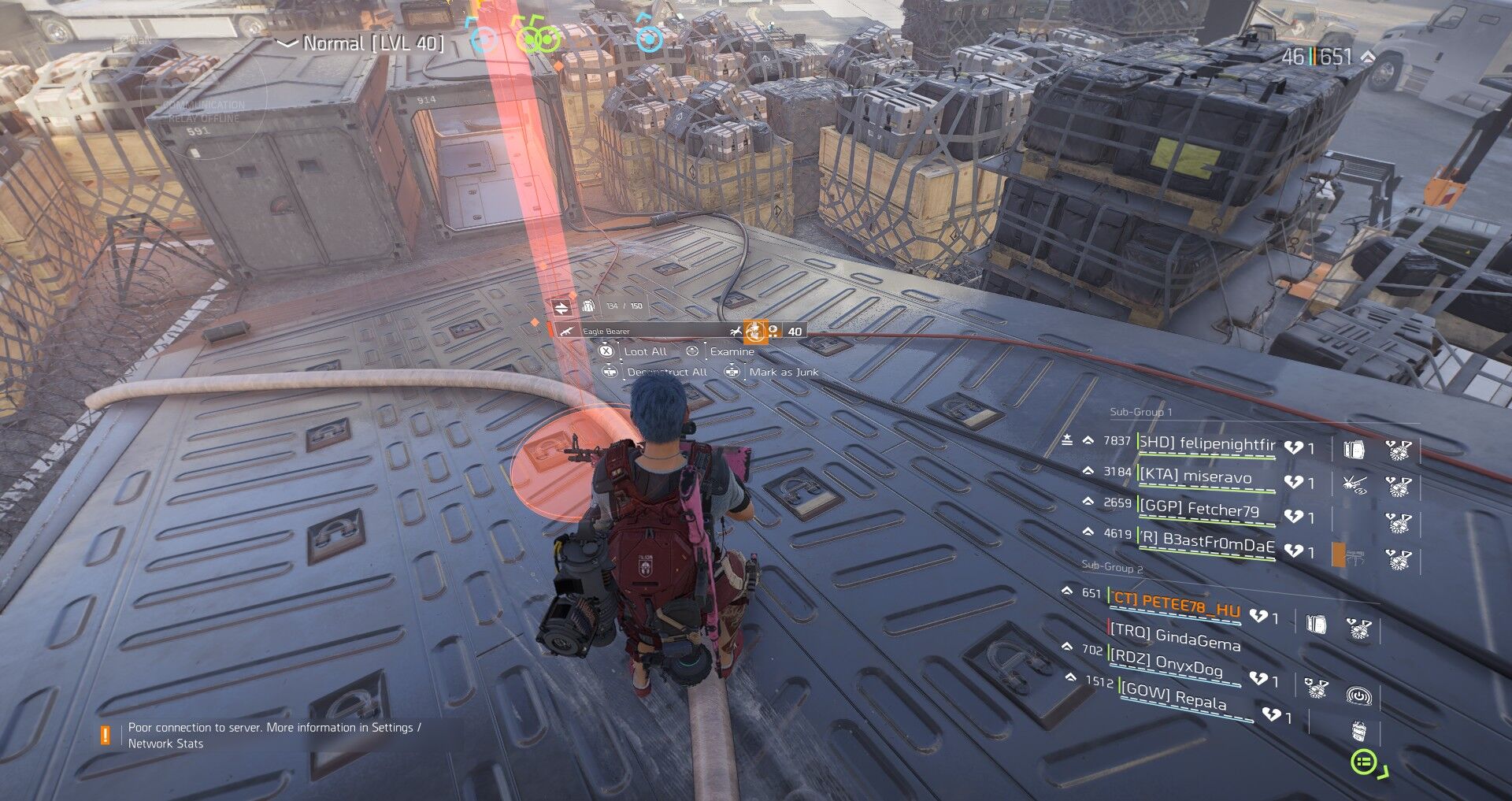1512x801 pixels.
Task: Open the green group list menu icon
Action: pos(1364,762)
